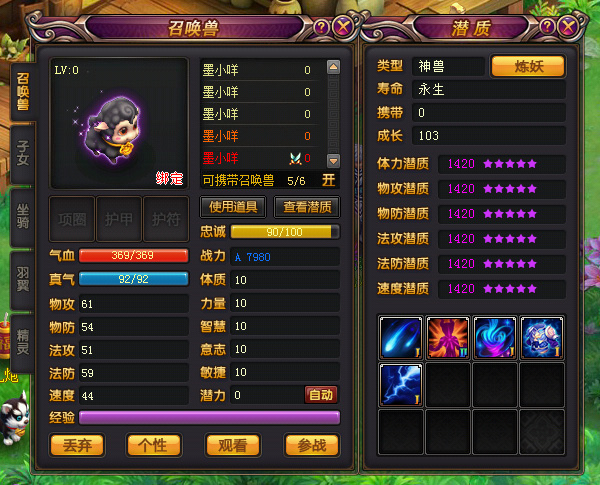Open help for the 召唤兽 panel
The height and width of the screenshot is (485, 600).
tap(322, 27)
